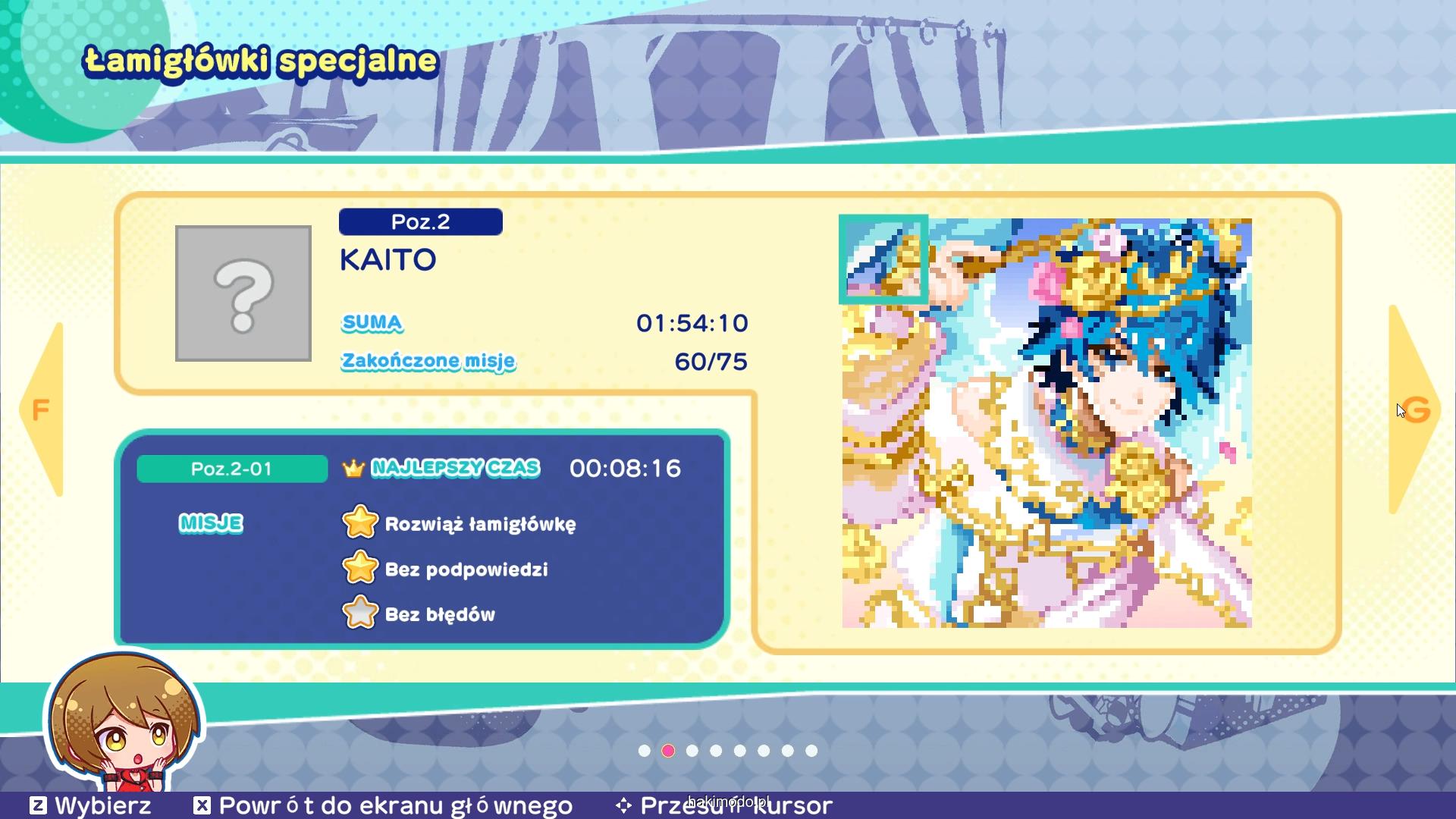Select the third page indicator dot

point(692,751)
